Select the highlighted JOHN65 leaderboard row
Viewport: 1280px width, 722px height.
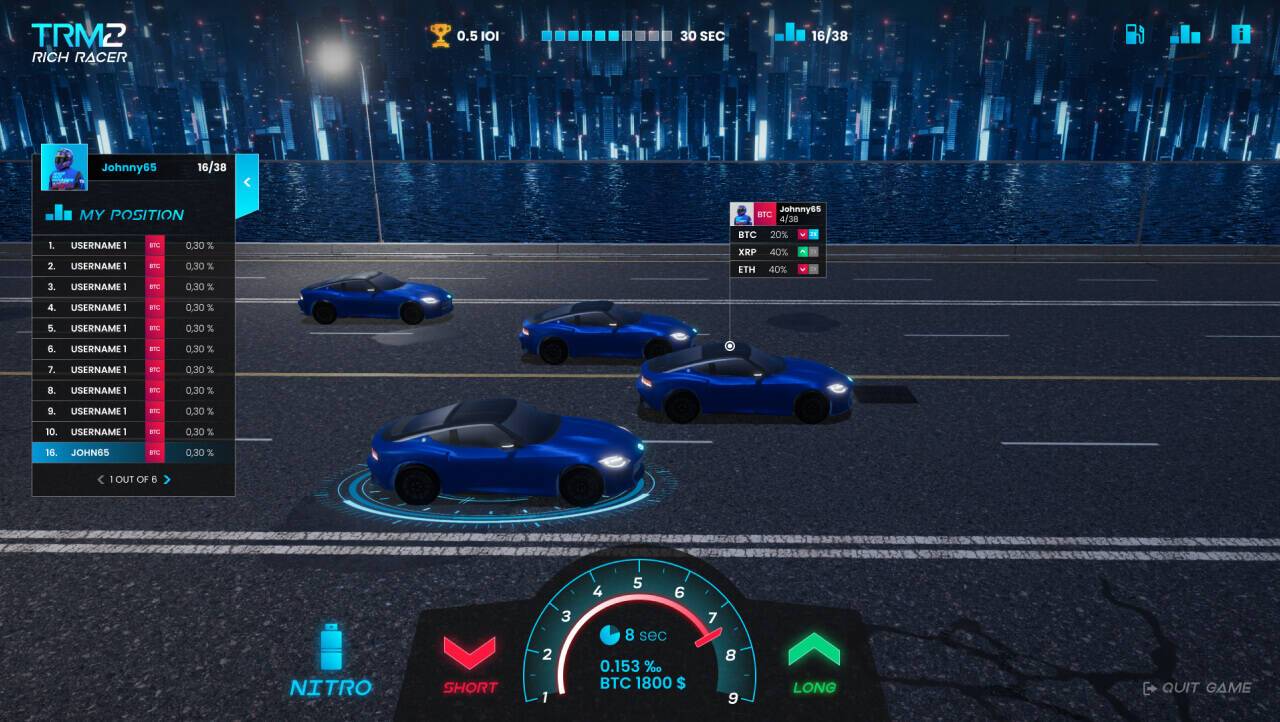131,452
